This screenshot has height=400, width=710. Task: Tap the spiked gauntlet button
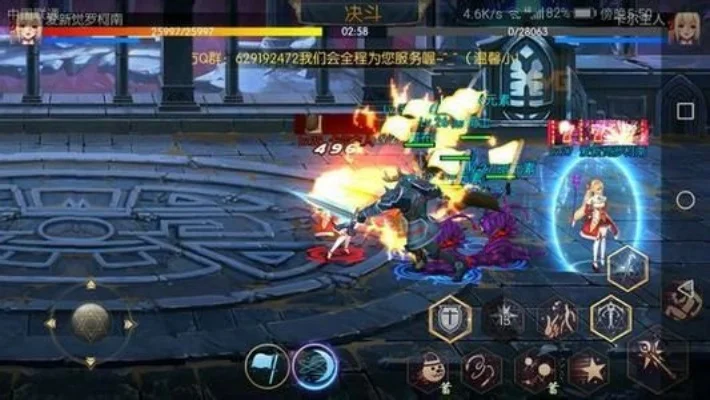click(683, 299)
